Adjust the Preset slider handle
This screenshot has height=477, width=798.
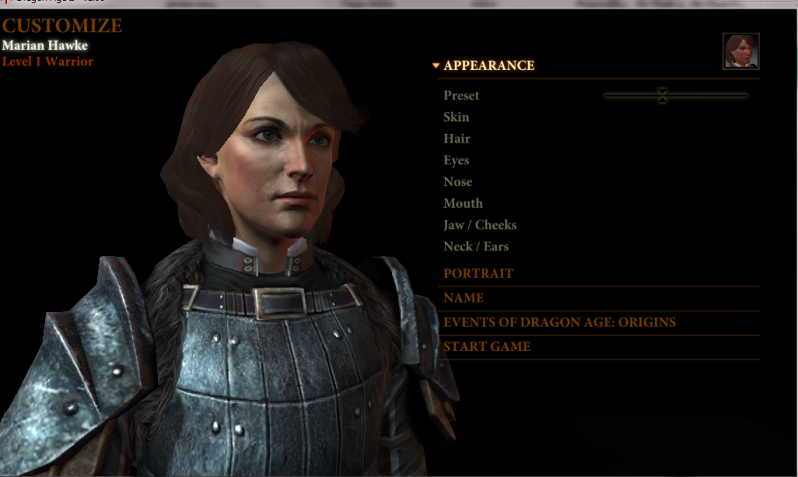662,96
